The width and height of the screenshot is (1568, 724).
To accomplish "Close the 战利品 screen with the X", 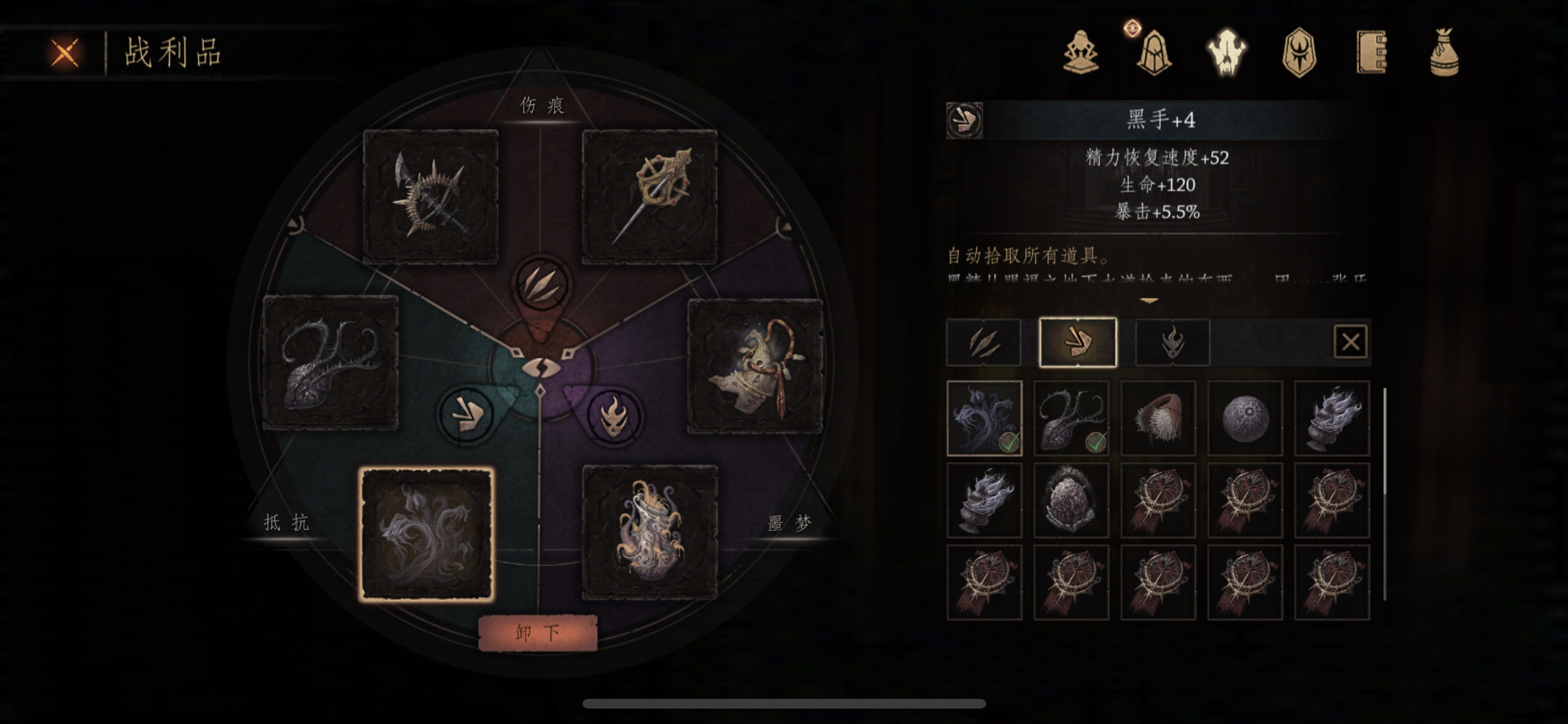I will tap(65, 53).
